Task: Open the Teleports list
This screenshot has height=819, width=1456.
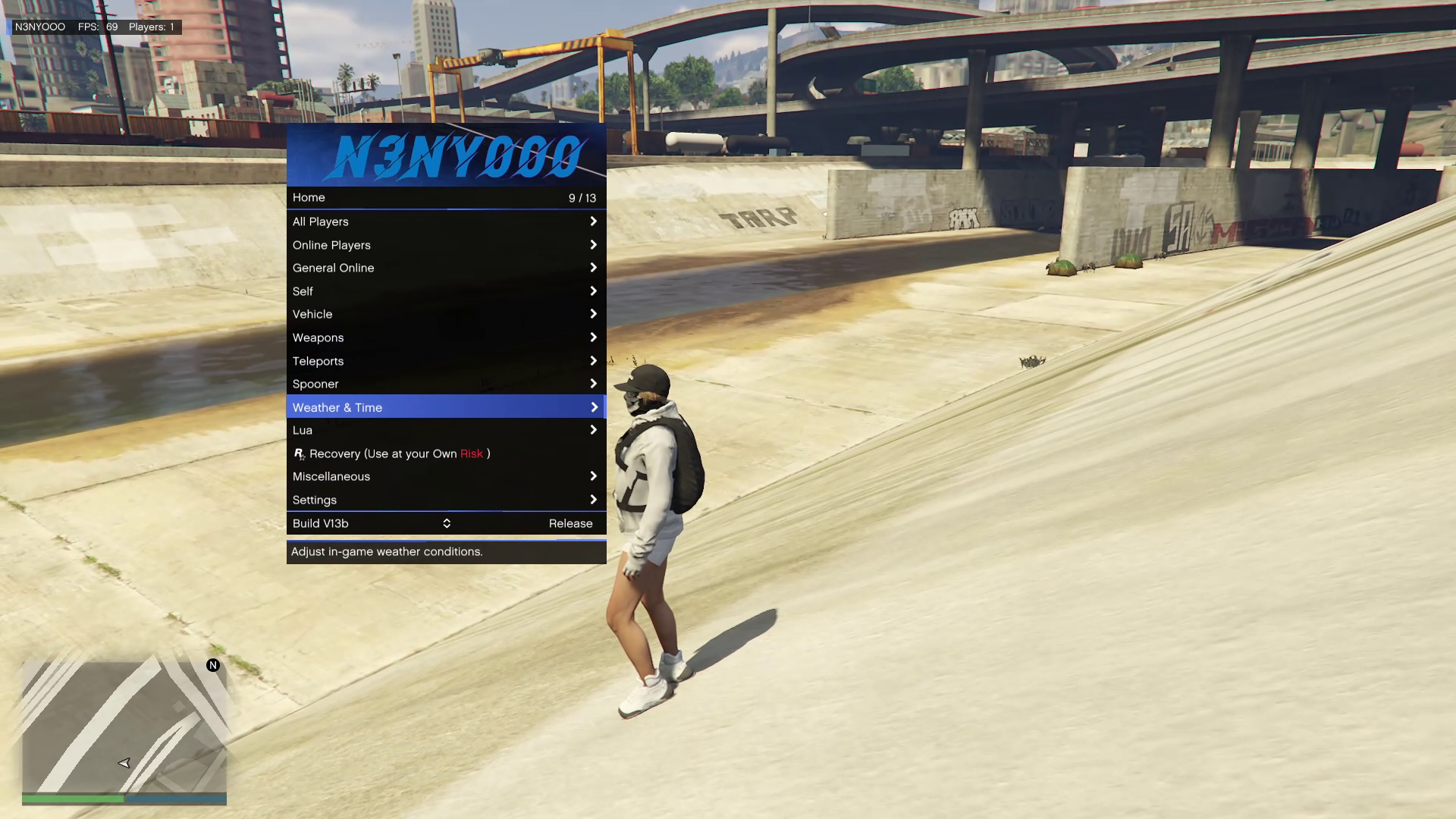Action: [446, 361]
